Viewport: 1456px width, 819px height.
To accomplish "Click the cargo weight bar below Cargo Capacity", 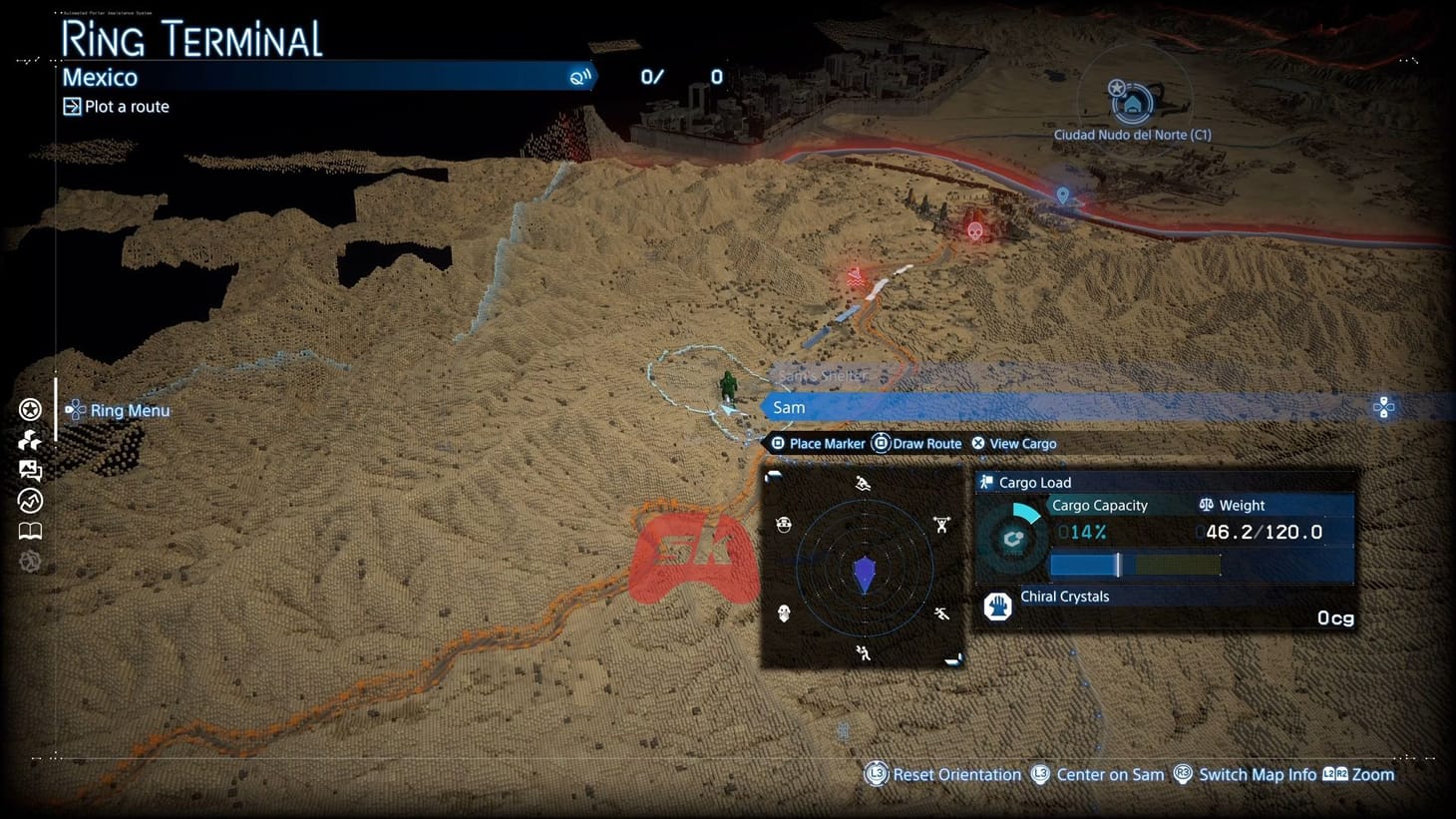I will 1135,565.
